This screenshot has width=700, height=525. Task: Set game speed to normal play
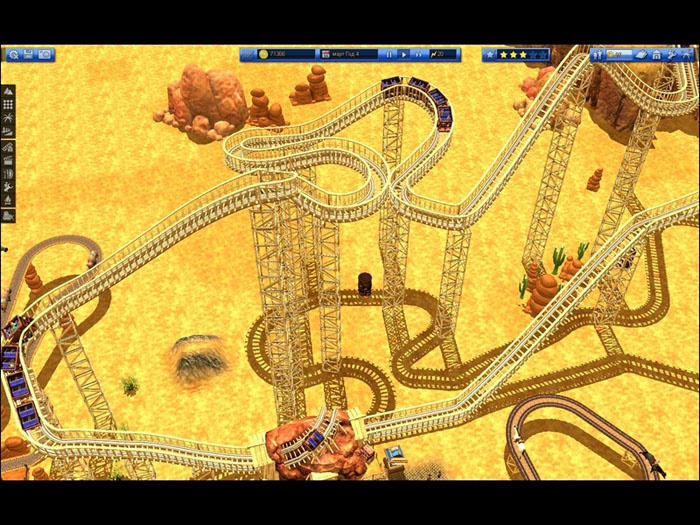pos(404,54)
